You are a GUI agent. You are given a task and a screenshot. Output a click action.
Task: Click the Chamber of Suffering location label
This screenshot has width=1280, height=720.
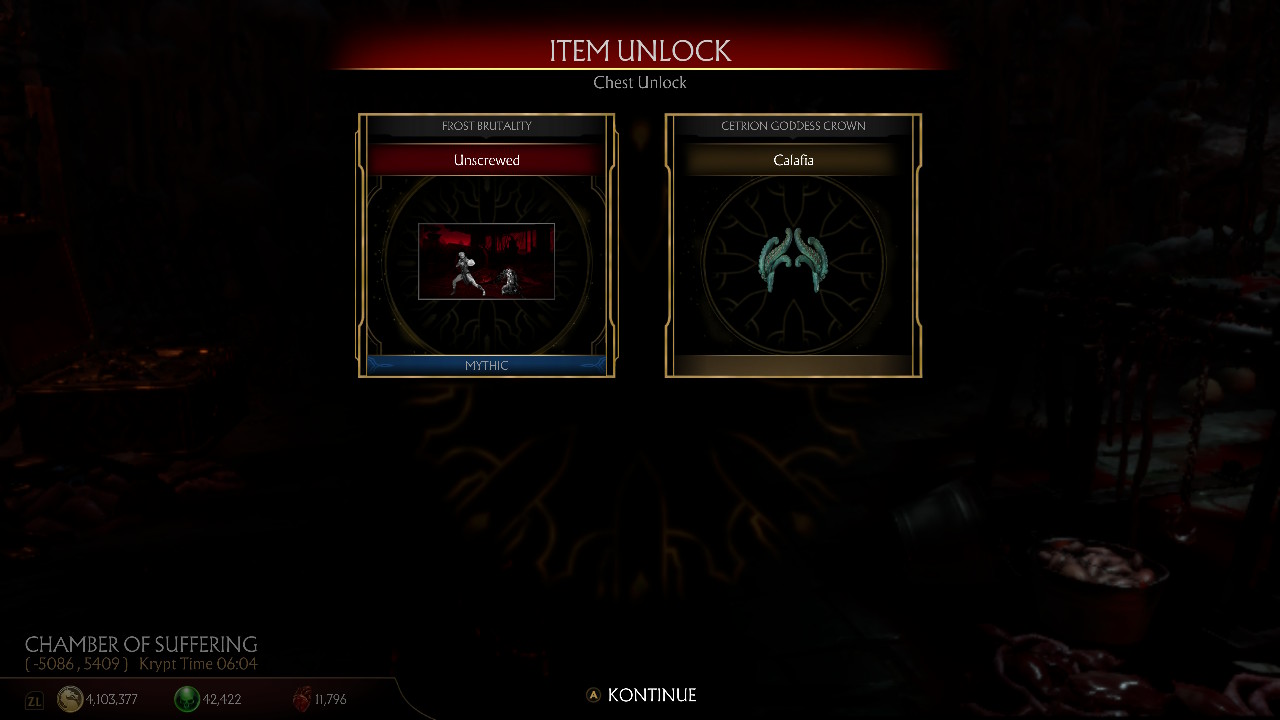click(x=140, y=645)
